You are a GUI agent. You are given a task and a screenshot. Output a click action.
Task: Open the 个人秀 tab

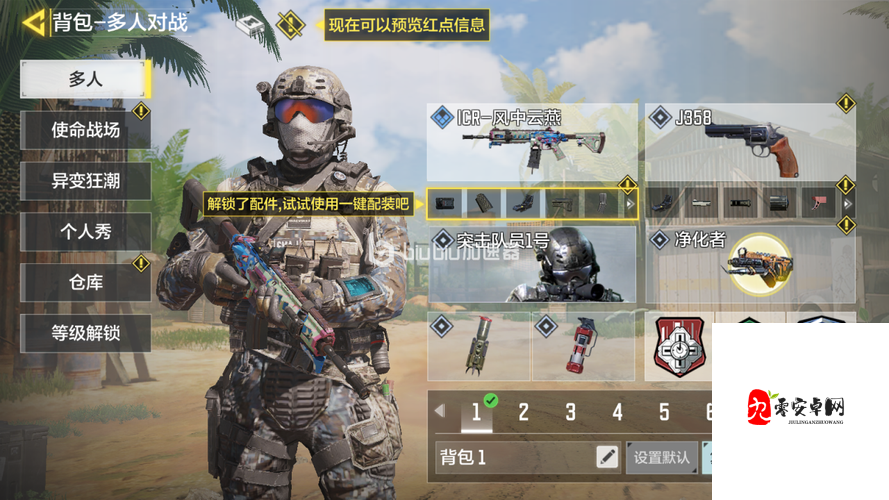pyautogui.click(x=85, y=232)
